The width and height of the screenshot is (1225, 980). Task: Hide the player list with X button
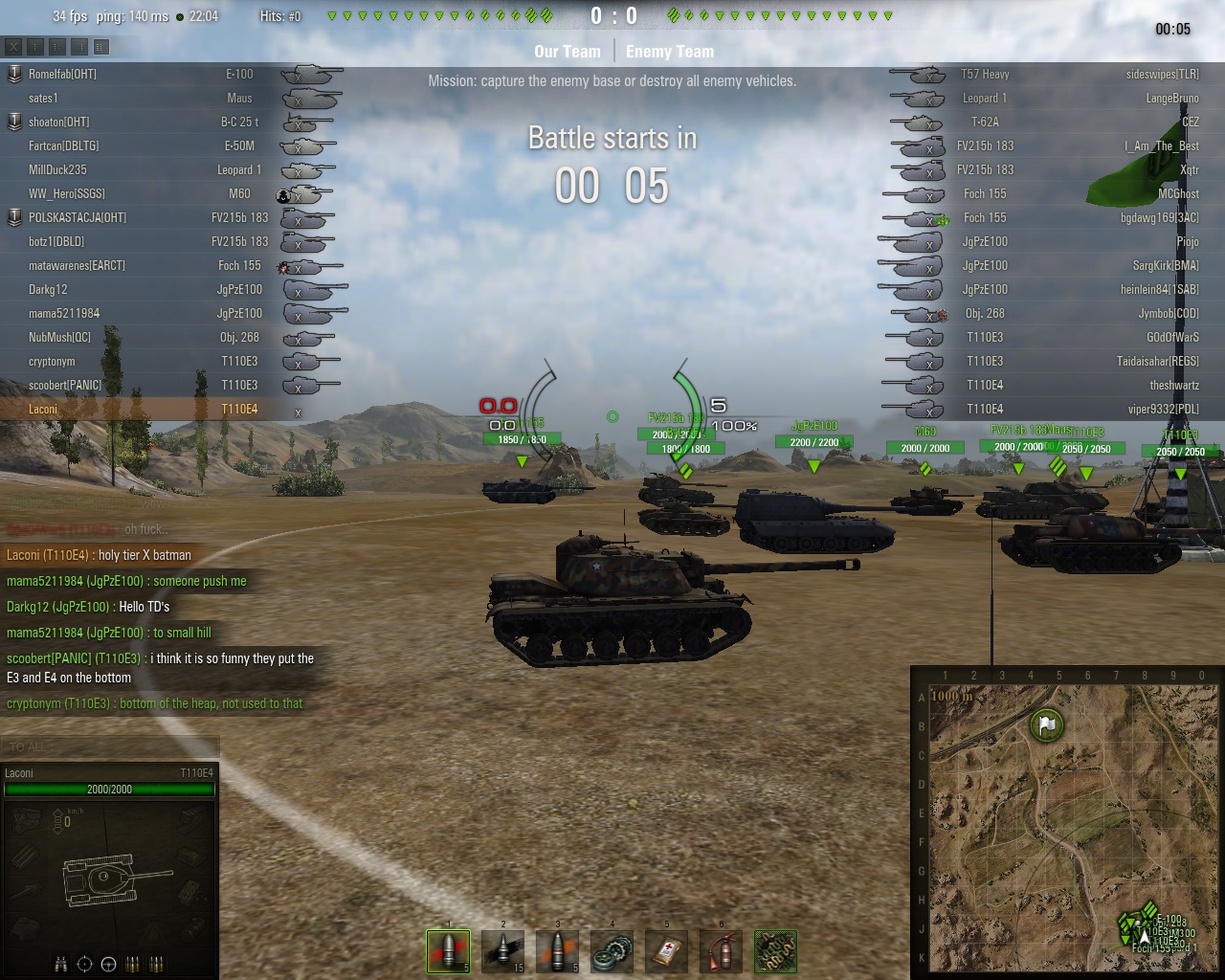[x=13, y=46]
